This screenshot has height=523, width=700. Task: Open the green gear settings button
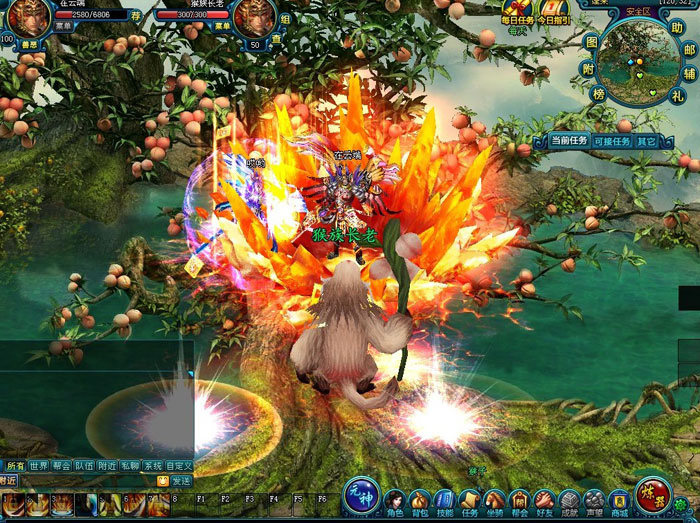click(x=682, y=505)
